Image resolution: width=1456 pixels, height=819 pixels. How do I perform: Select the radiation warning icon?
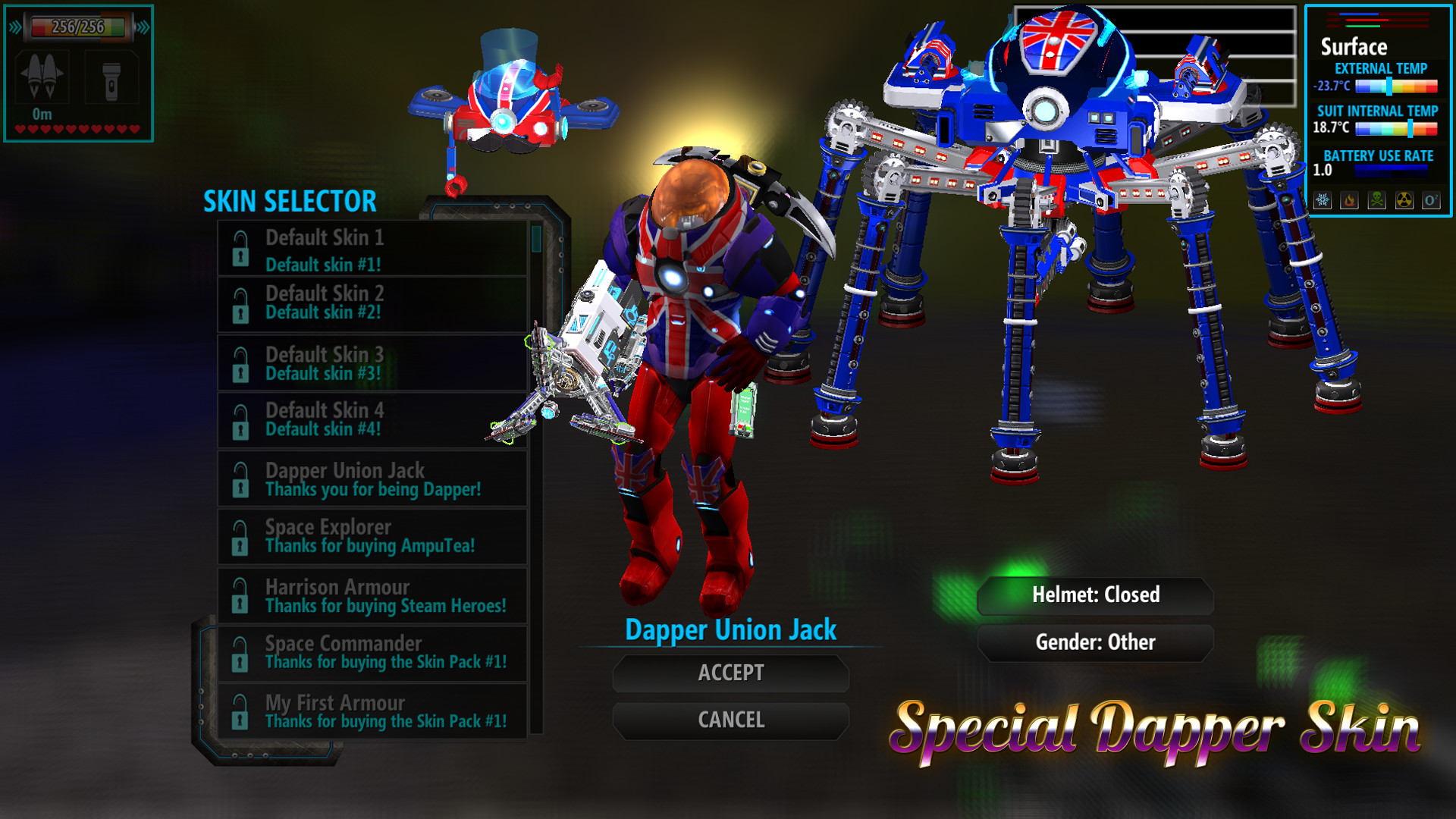[1404, 200]
